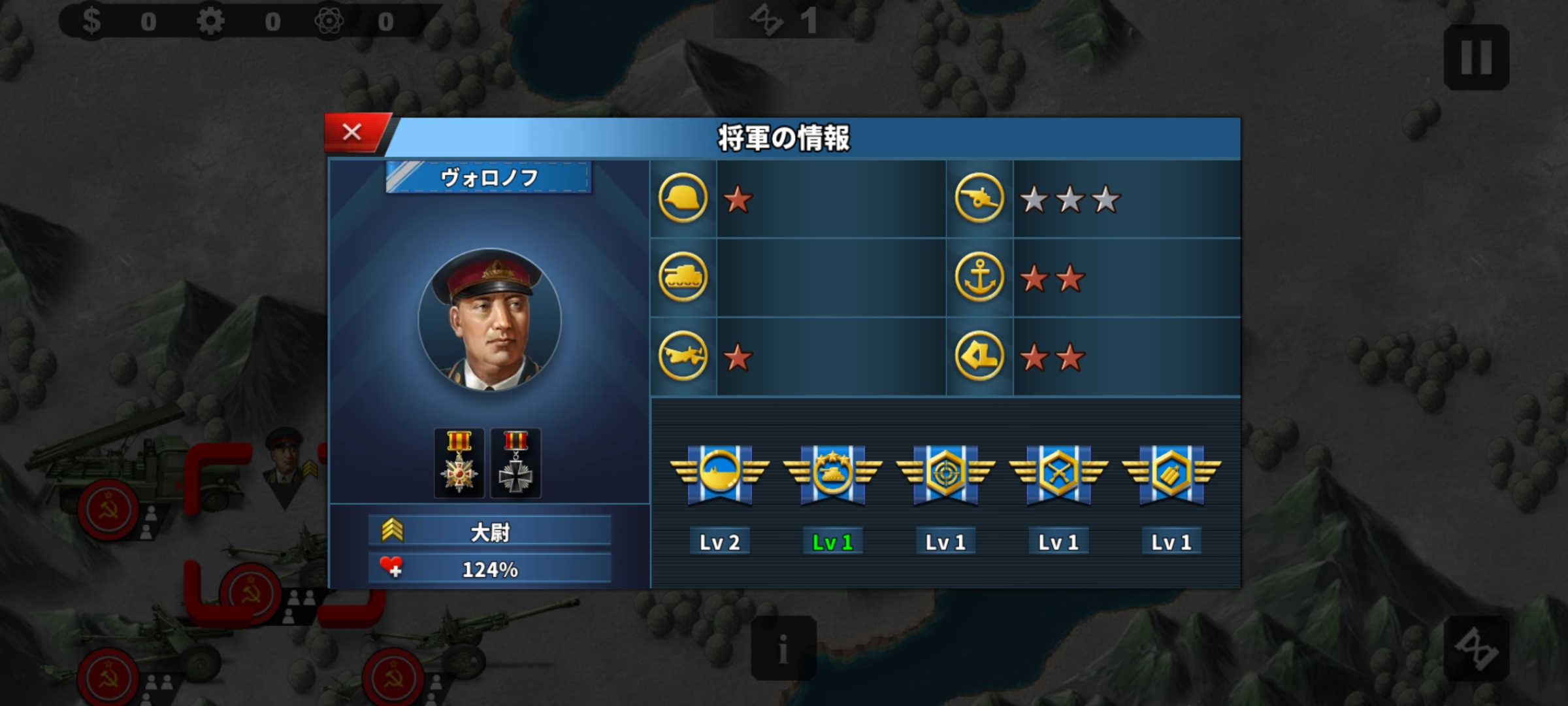
Task: Select the artillery cannon ability icon
Action: (x=979, y=198)
